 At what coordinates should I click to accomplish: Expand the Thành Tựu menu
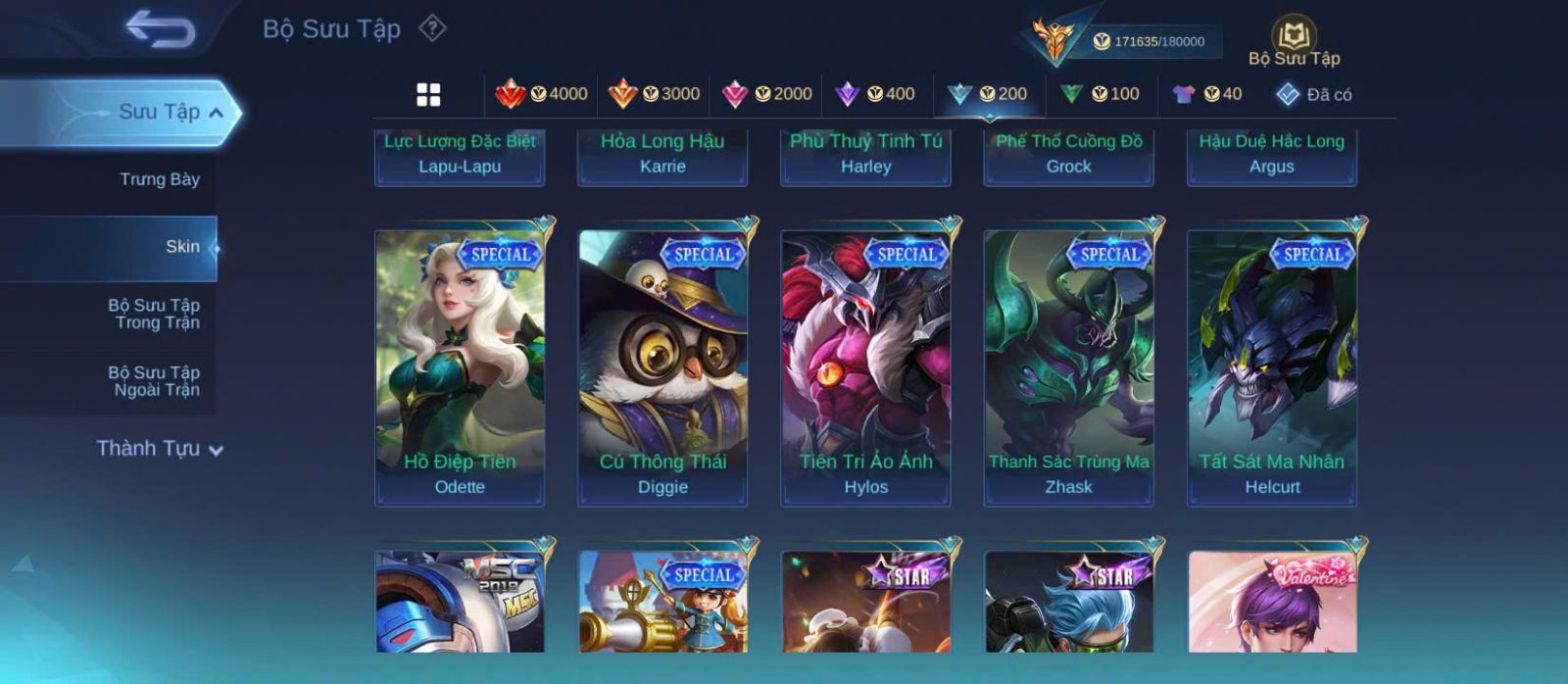tap(161, 449)
